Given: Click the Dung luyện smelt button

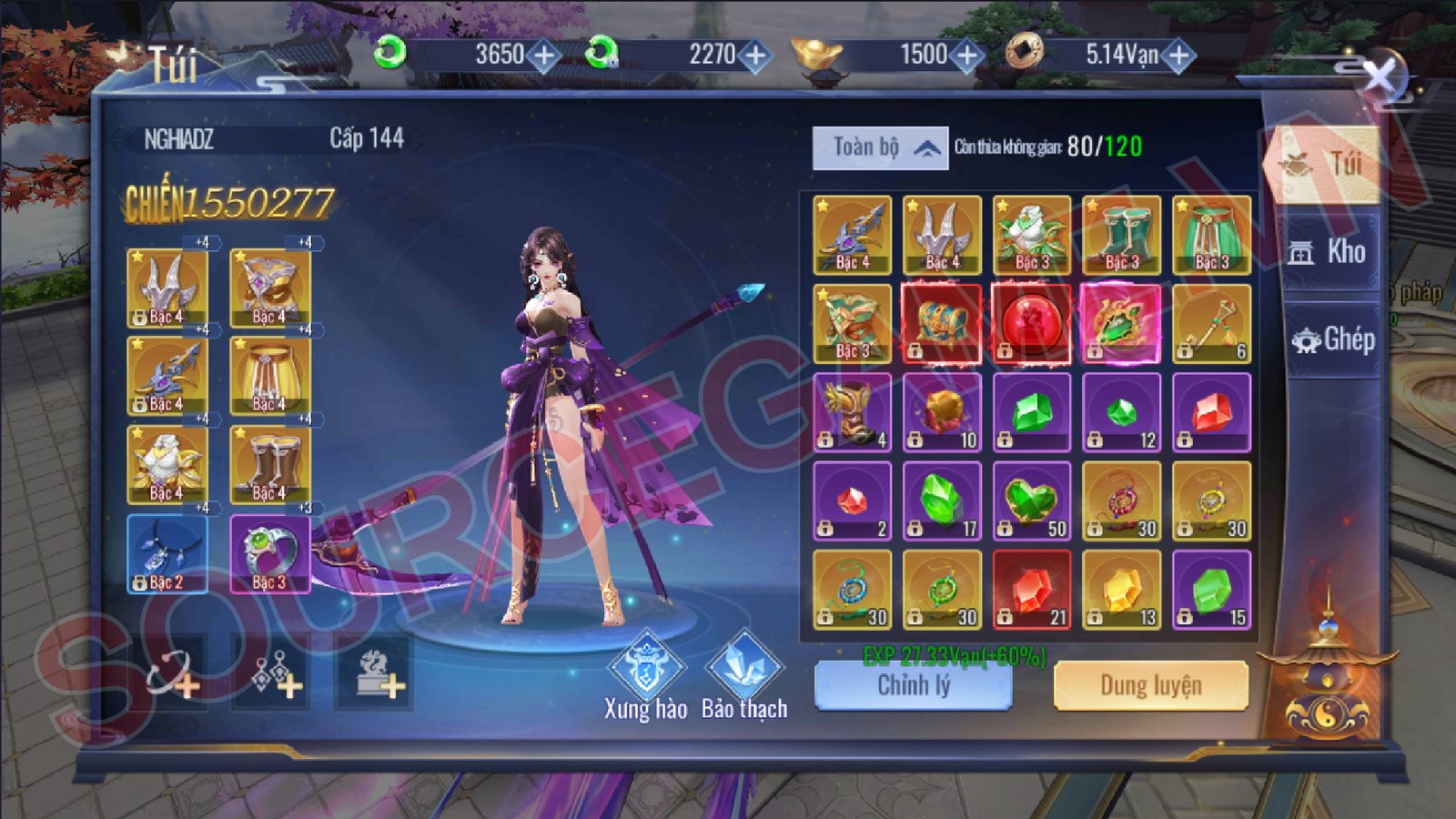Looking at the screenshot, I should tap(1150, 685).
